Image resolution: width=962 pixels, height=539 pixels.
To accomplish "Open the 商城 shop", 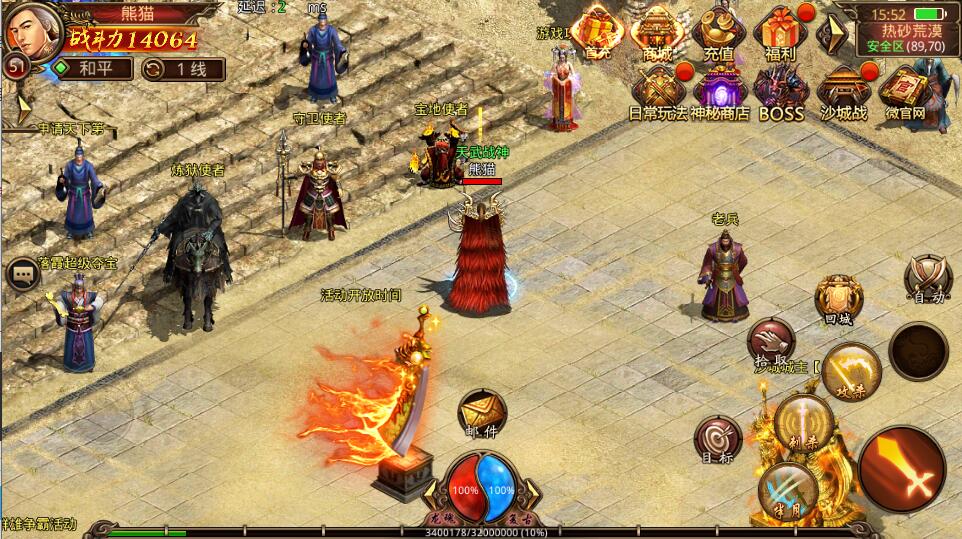I will click(x=657, y=32).
